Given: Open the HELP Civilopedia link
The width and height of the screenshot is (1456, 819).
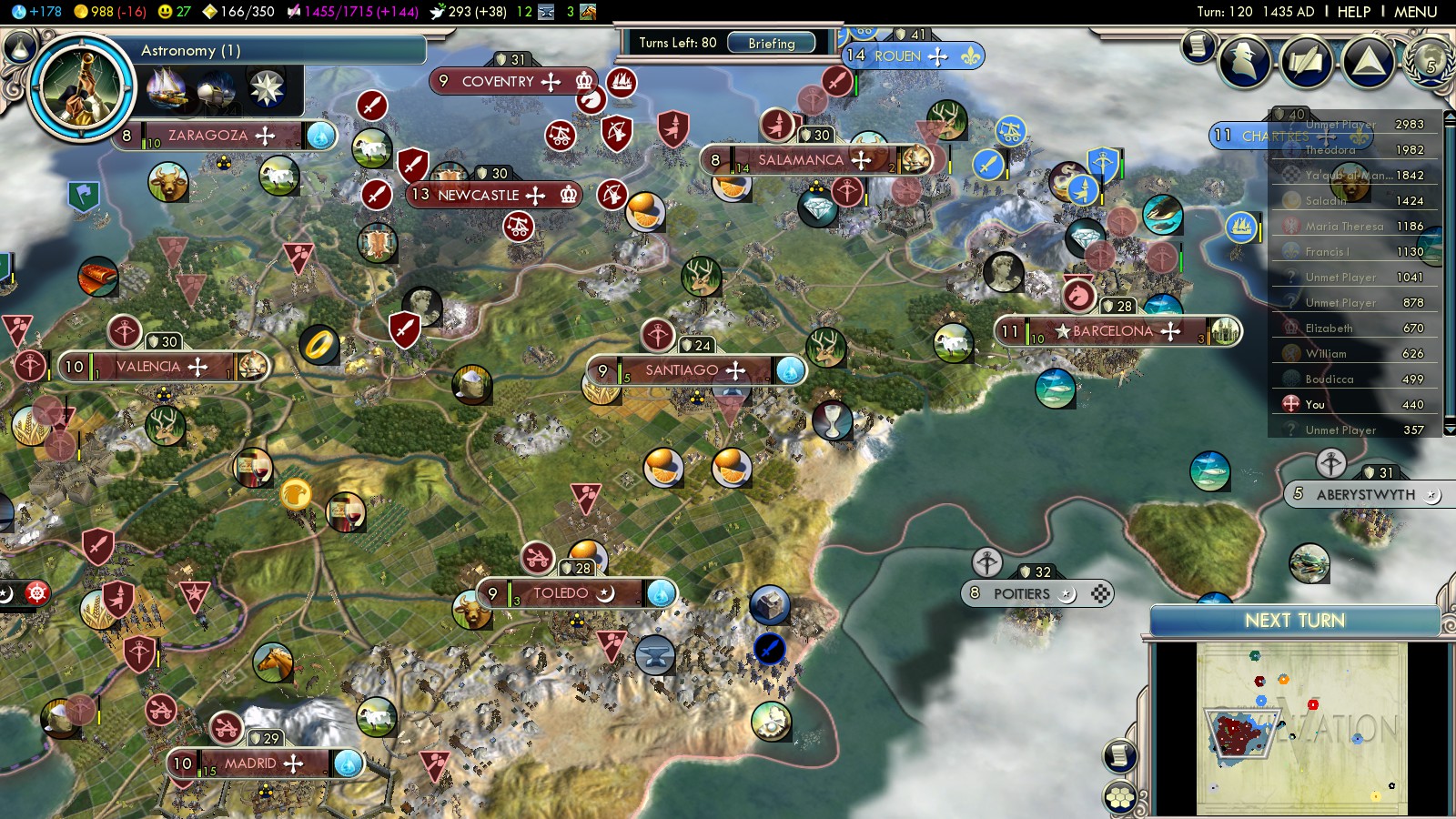Looking at the screenshot, I should click(1353, 12).
